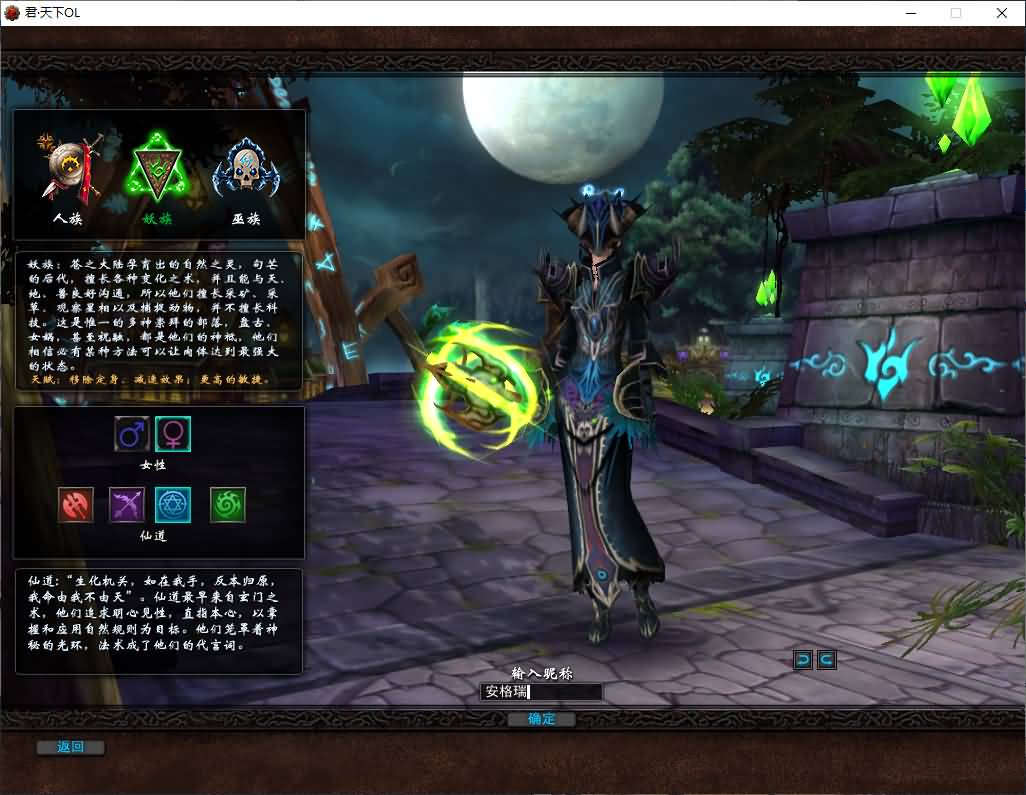This screenshot has width=1026, height=795.
Task: Select the pink female gender symbol
Action: [x=173, y=434]
